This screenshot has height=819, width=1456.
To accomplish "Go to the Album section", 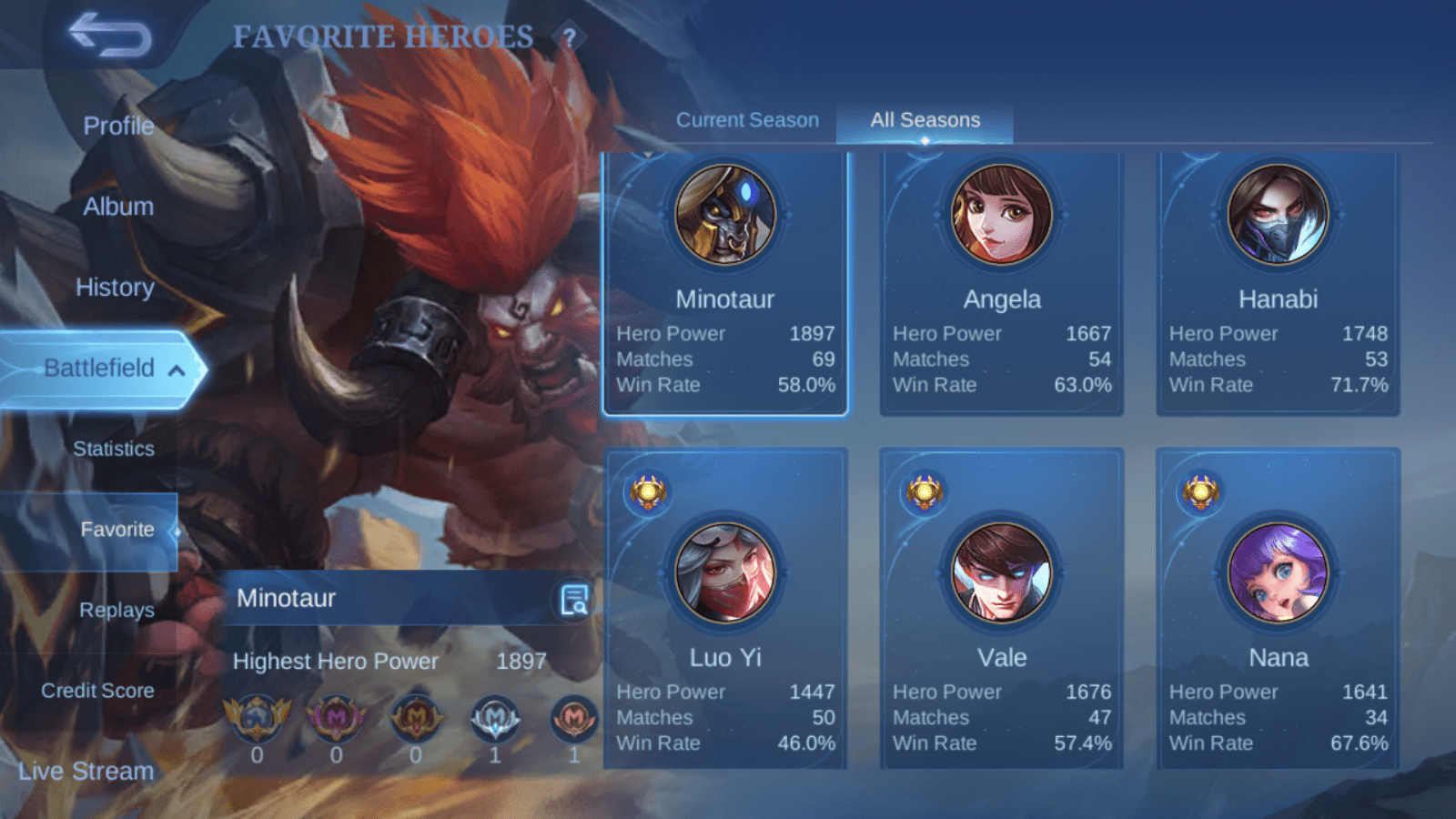I will point(118,207).
